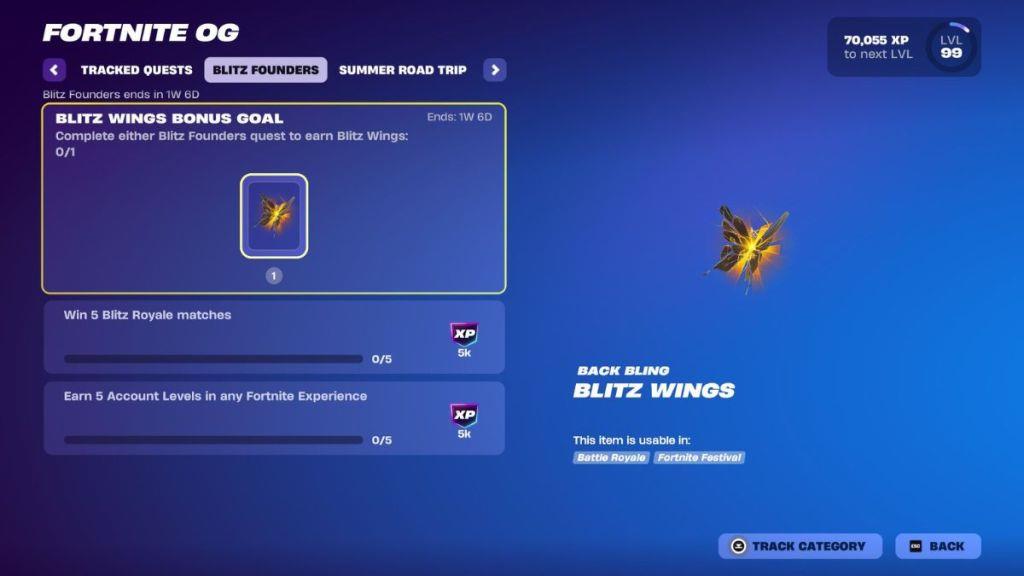Open the Summer Road Trip tab

[x=403, y=70]
